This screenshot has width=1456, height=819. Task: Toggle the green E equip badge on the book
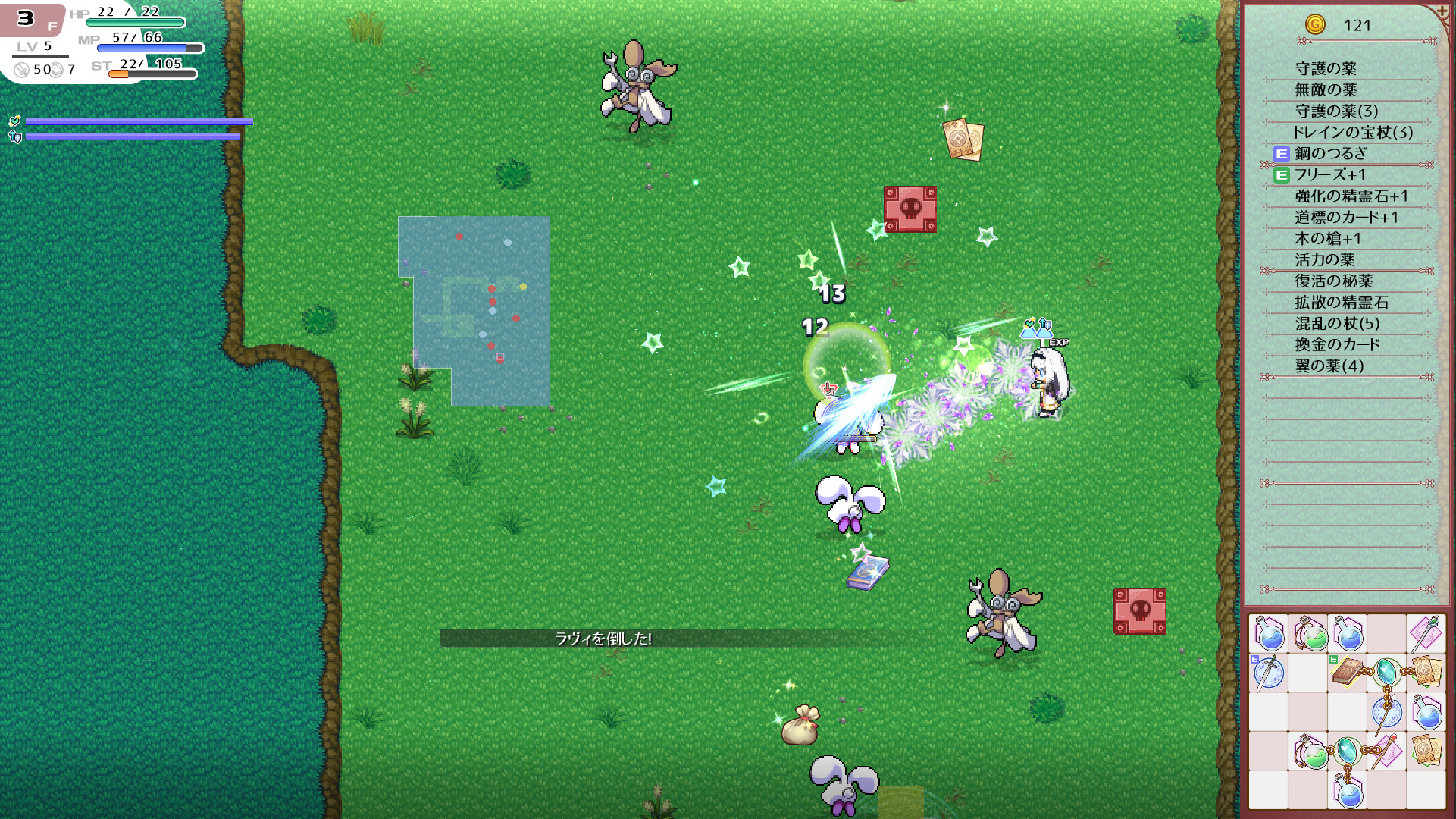pos(1333,659)
